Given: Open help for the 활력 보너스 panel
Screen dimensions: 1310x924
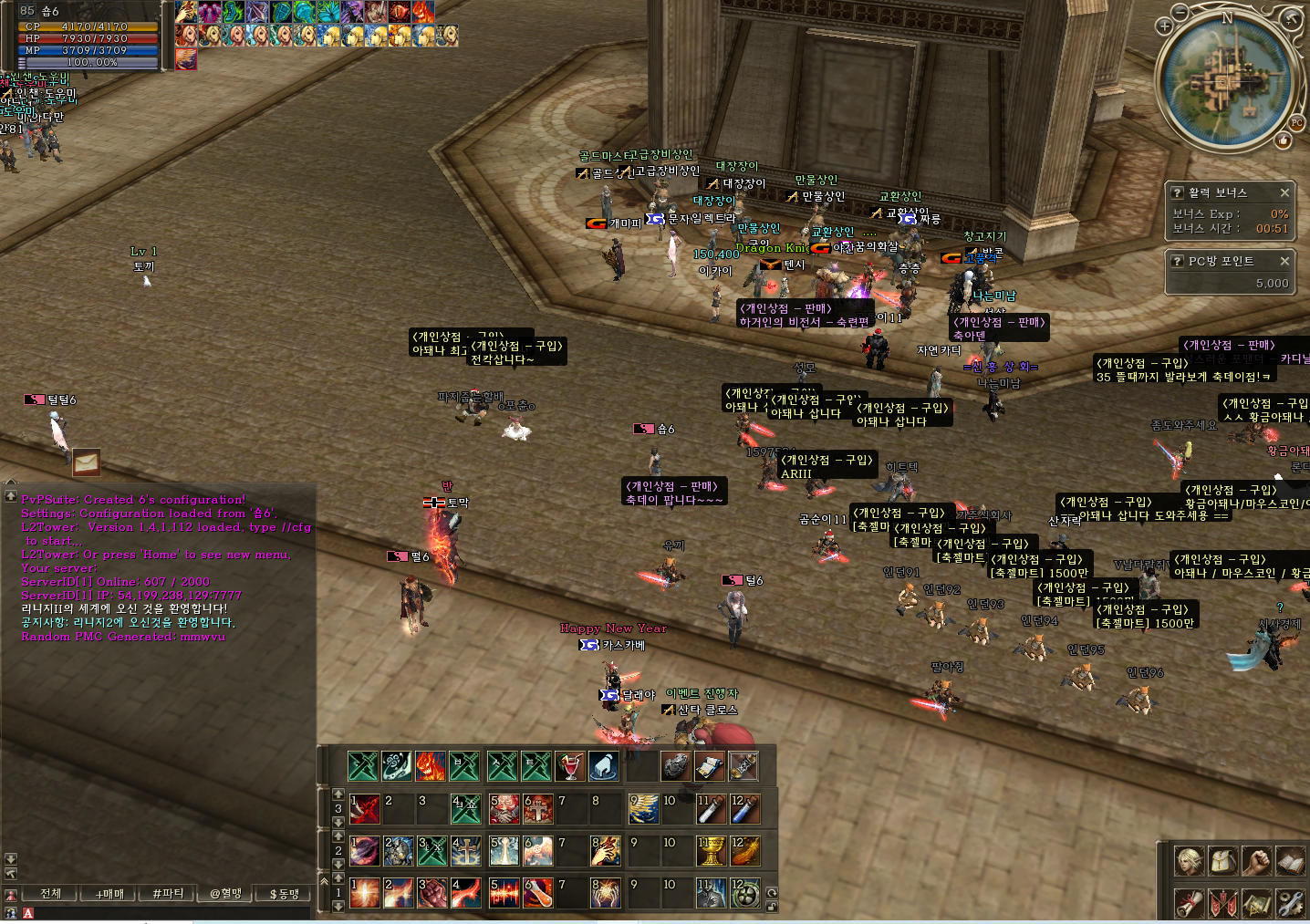Looking at the screenshot, I should [1178, 192].
